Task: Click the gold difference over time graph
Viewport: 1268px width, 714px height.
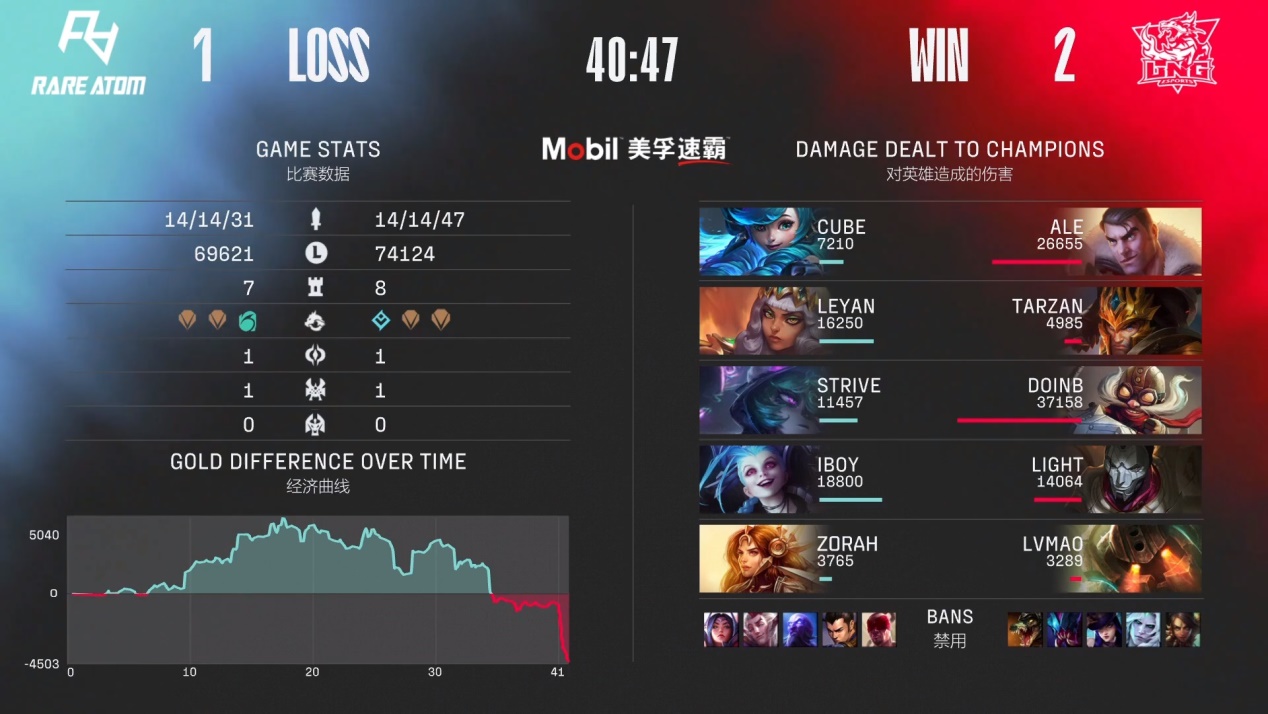Action: pyautogui.click(x=318, y=590)
